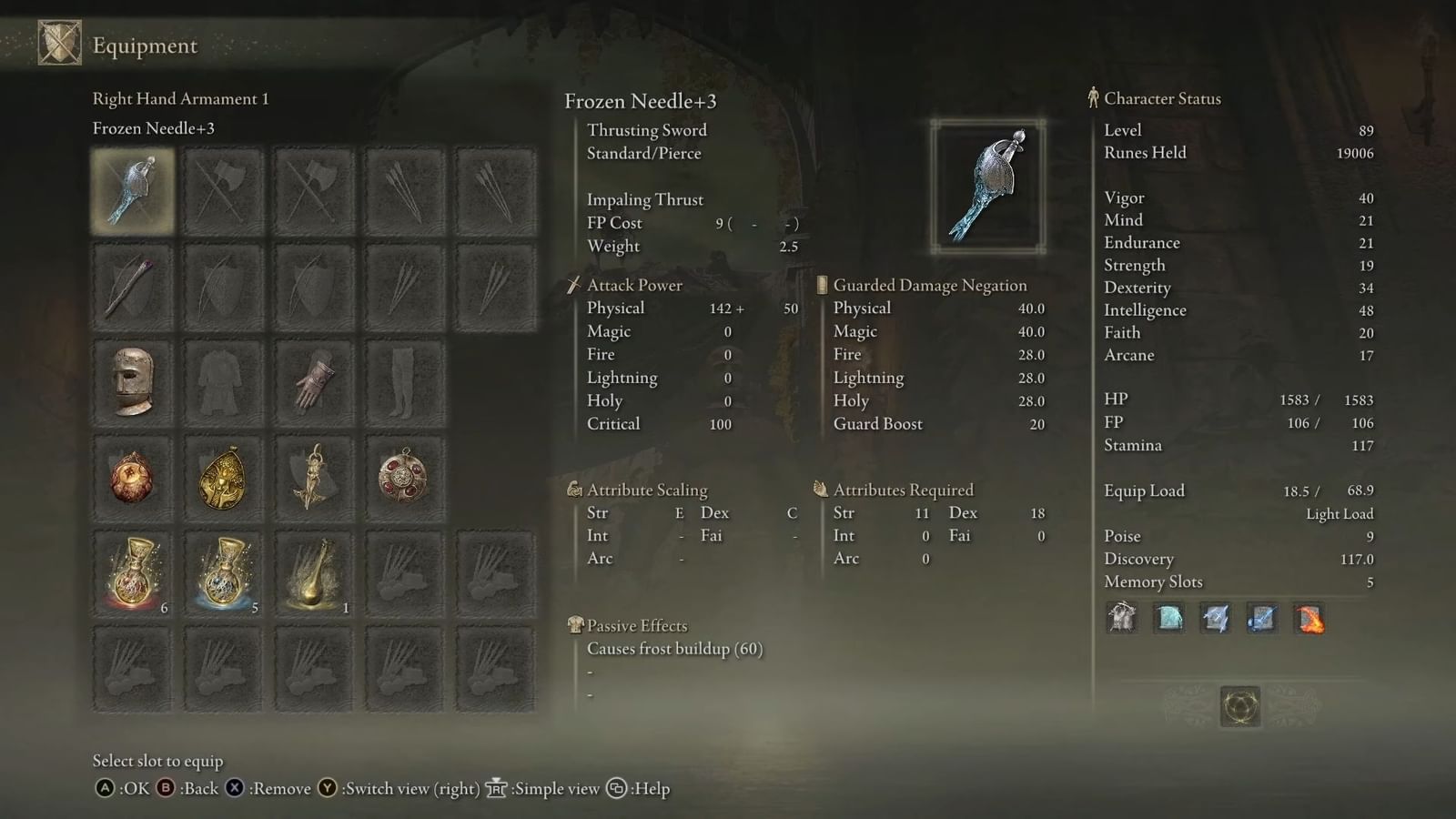Select the Flask of Wondrous Physick
The image size is (1456, 819).
coord(314,573)
